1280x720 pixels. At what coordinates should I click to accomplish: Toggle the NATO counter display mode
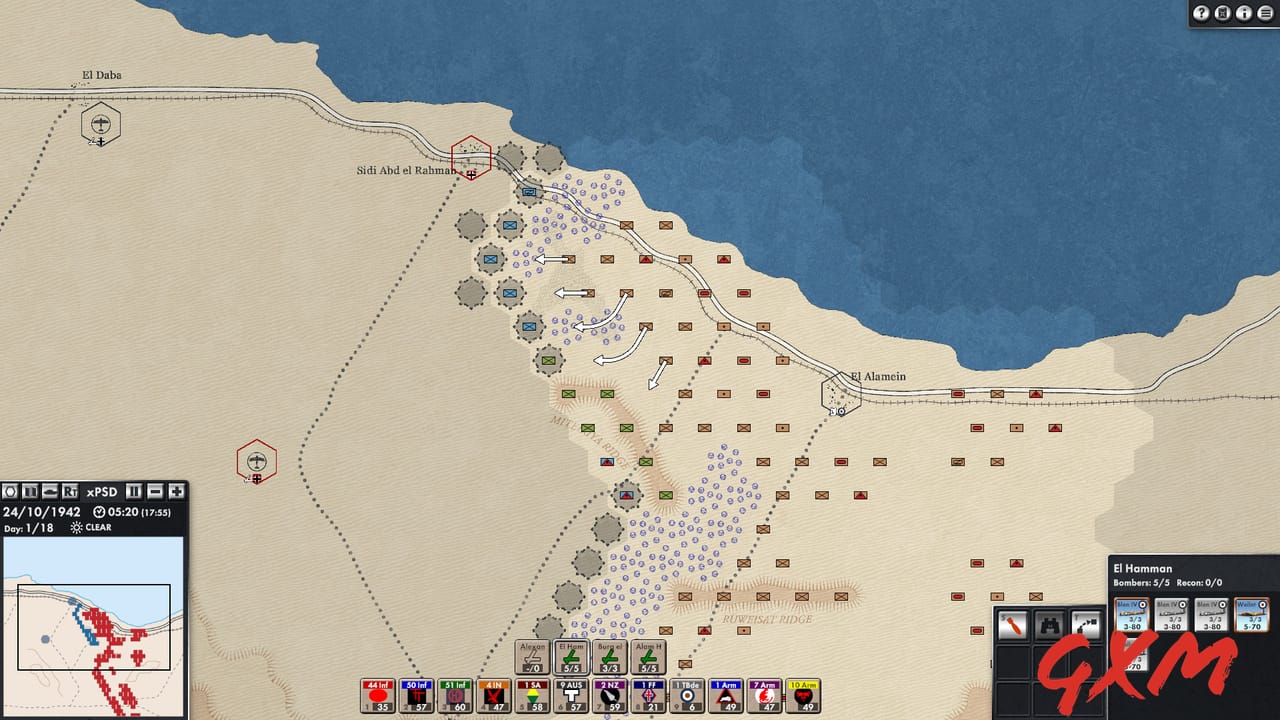point(29,492)
